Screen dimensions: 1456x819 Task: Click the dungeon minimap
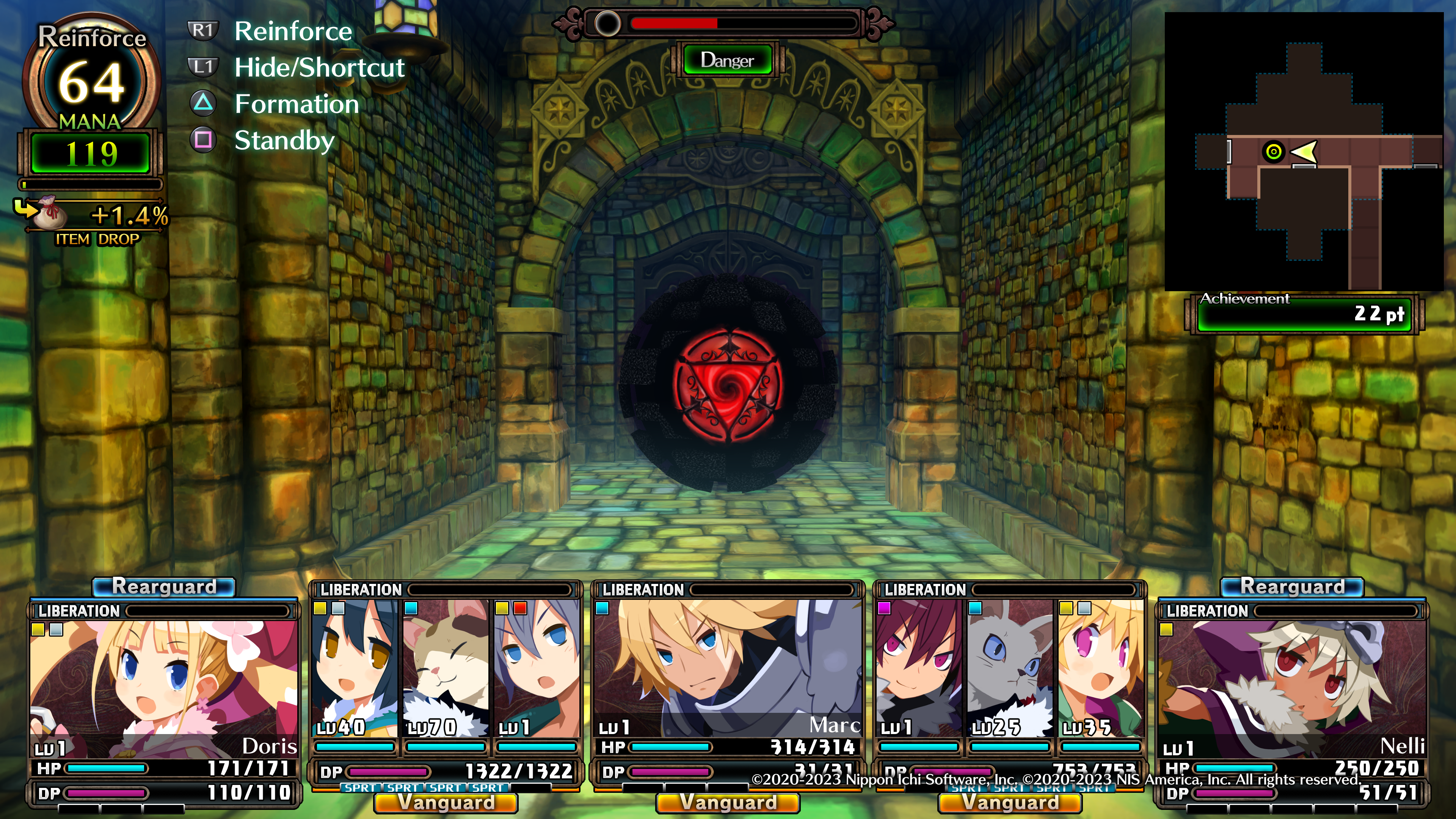pyautogui.click(x=1304, y=152)
